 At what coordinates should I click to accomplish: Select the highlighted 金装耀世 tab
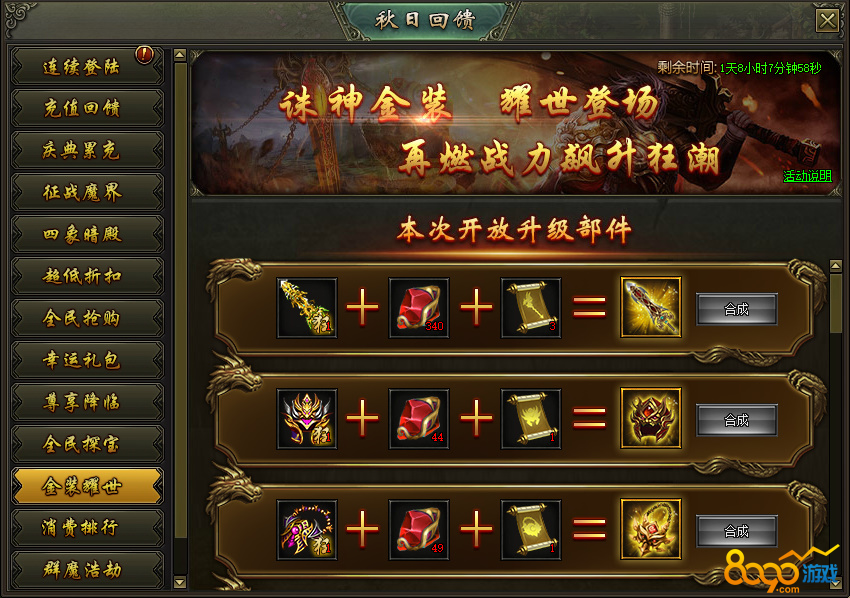(x=87, y=486)
